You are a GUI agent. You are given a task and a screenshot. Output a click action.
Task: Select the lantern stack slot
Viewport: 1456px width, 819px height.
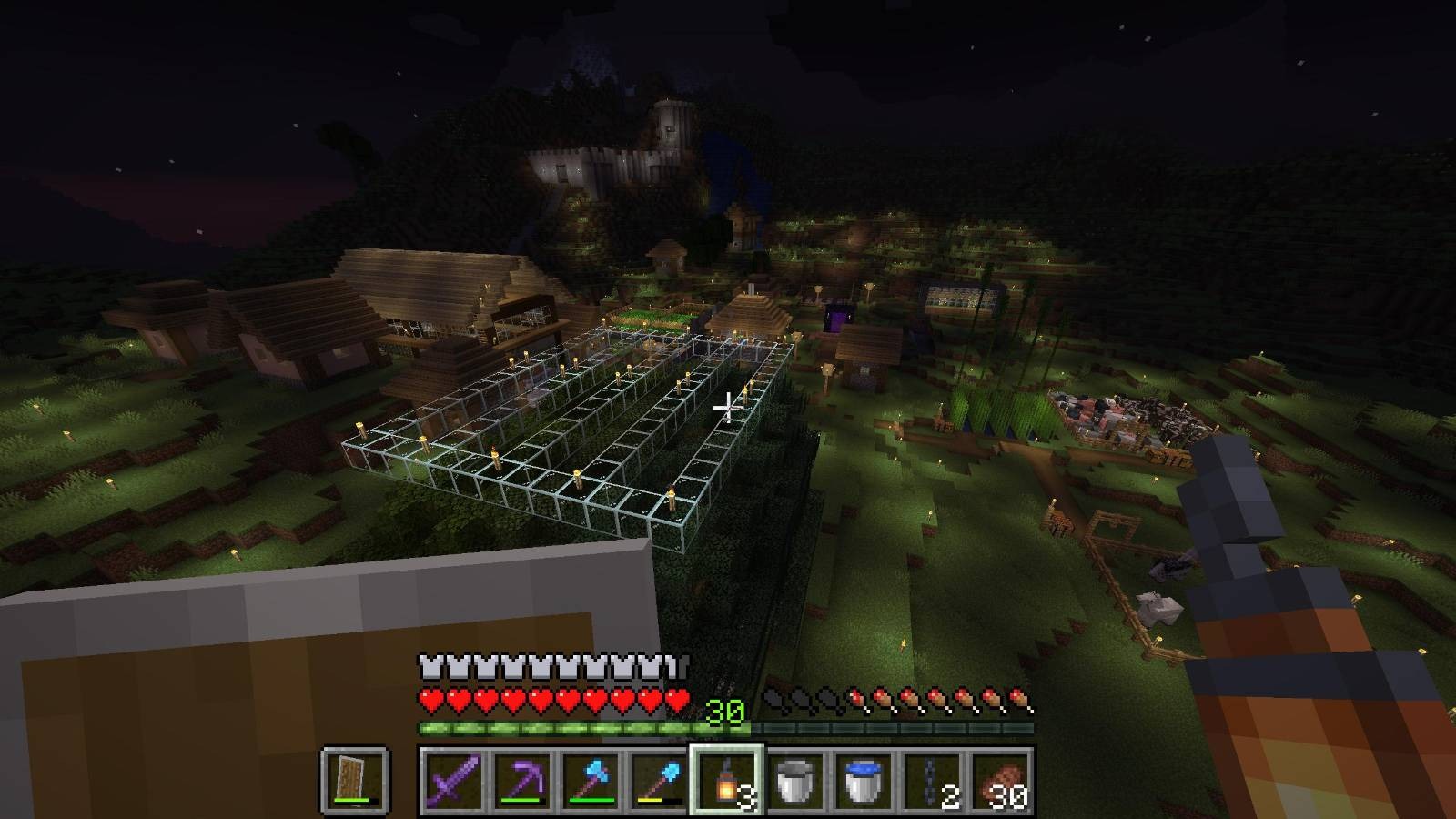pos(726,780)
